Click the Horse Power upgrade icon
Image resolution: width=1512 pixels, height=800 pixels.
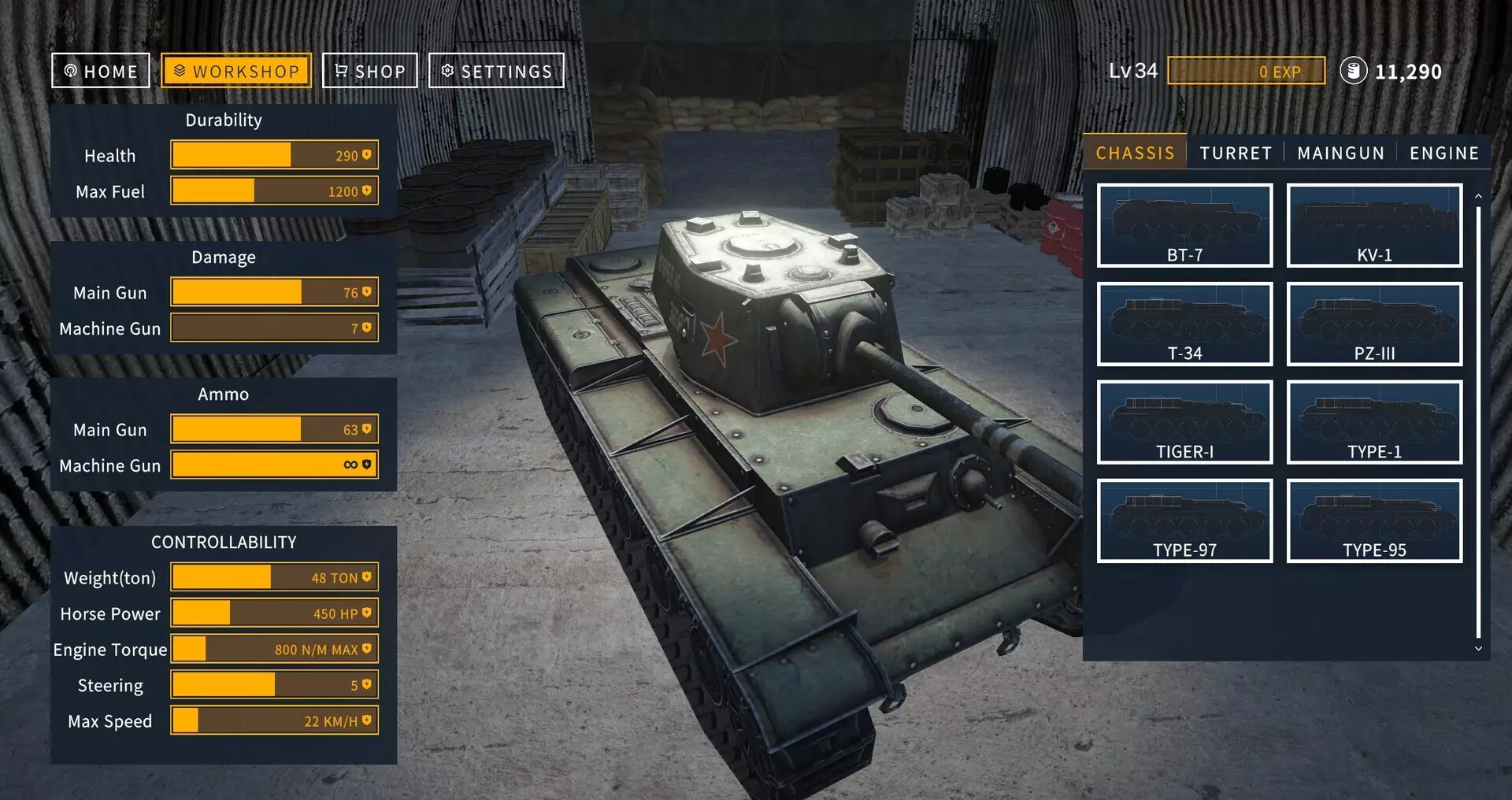click(x=365, y=613)
